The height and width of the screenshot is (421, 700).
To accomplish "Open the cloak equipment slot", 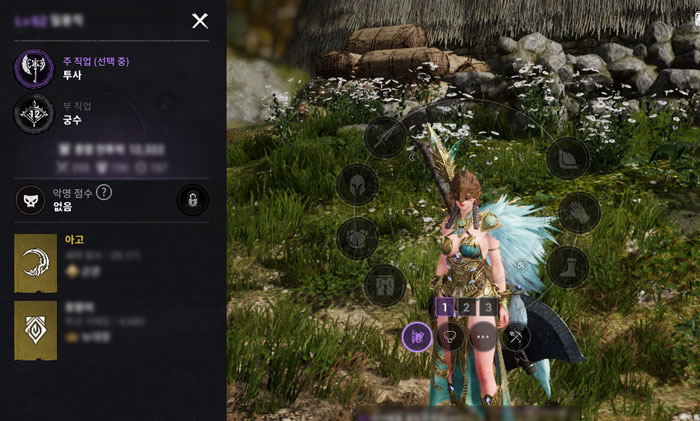I will [x=568, y=159].
